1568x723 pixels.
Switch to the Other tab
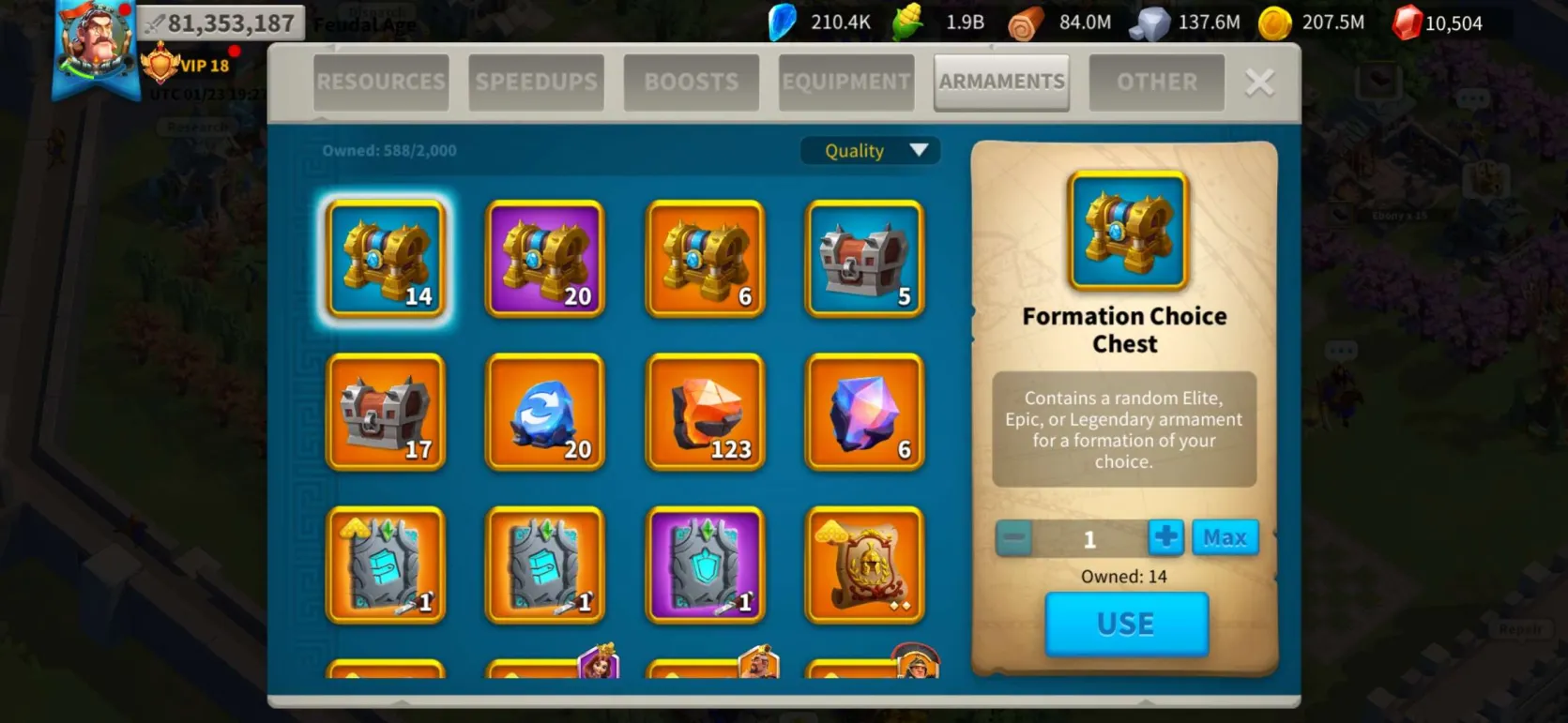pos(1156,83)
